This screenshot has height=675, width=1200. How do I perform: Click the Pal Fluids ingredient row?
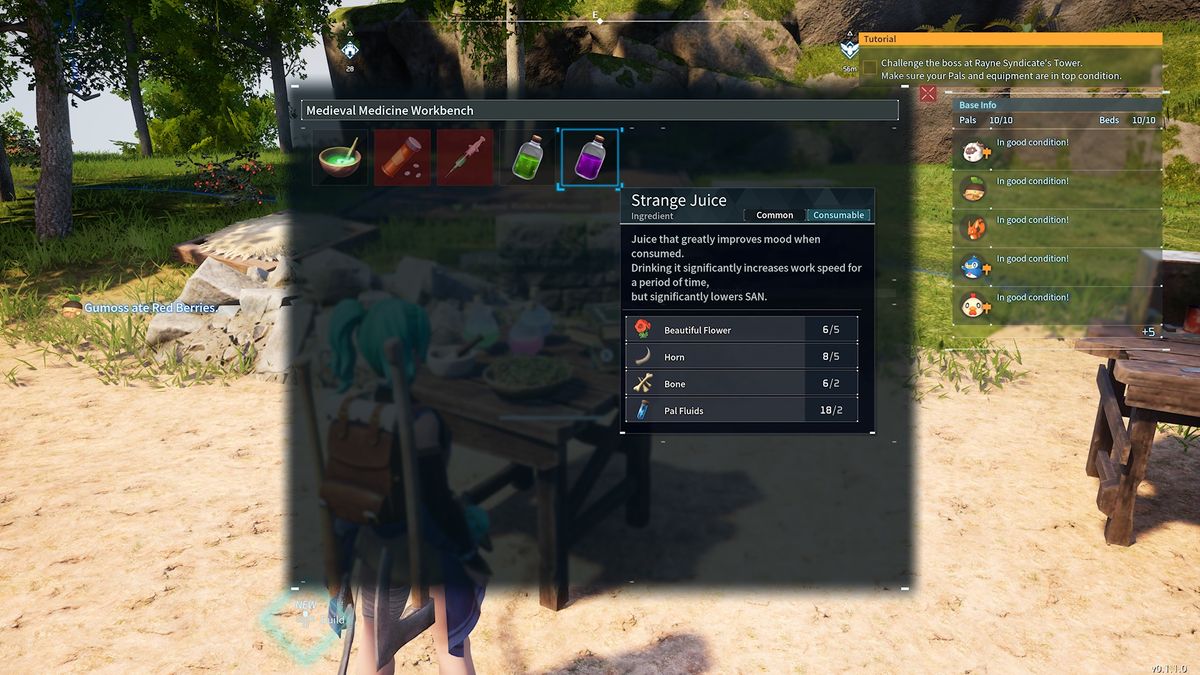click(741, 410)
